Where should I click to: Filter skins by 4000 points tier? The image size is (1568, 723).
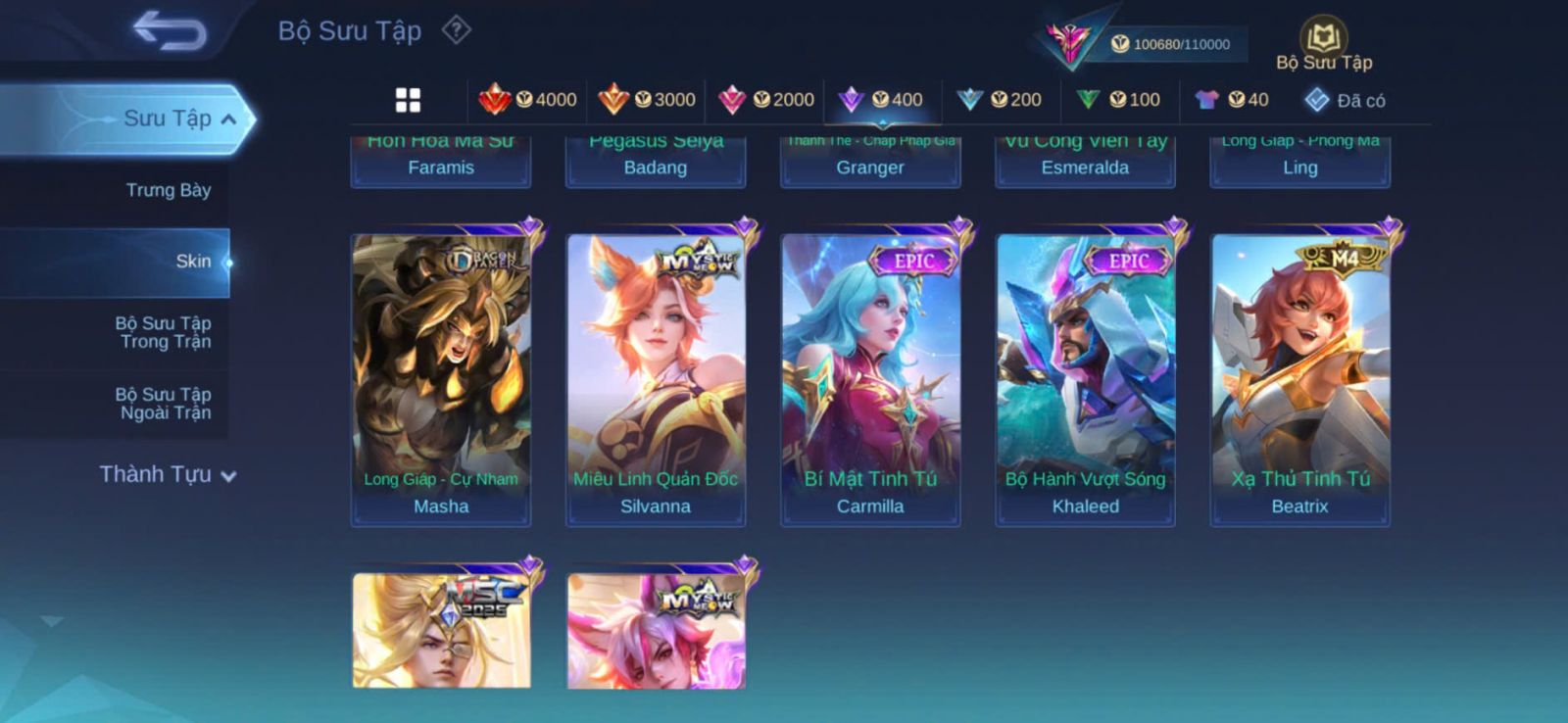pos(527,100)
